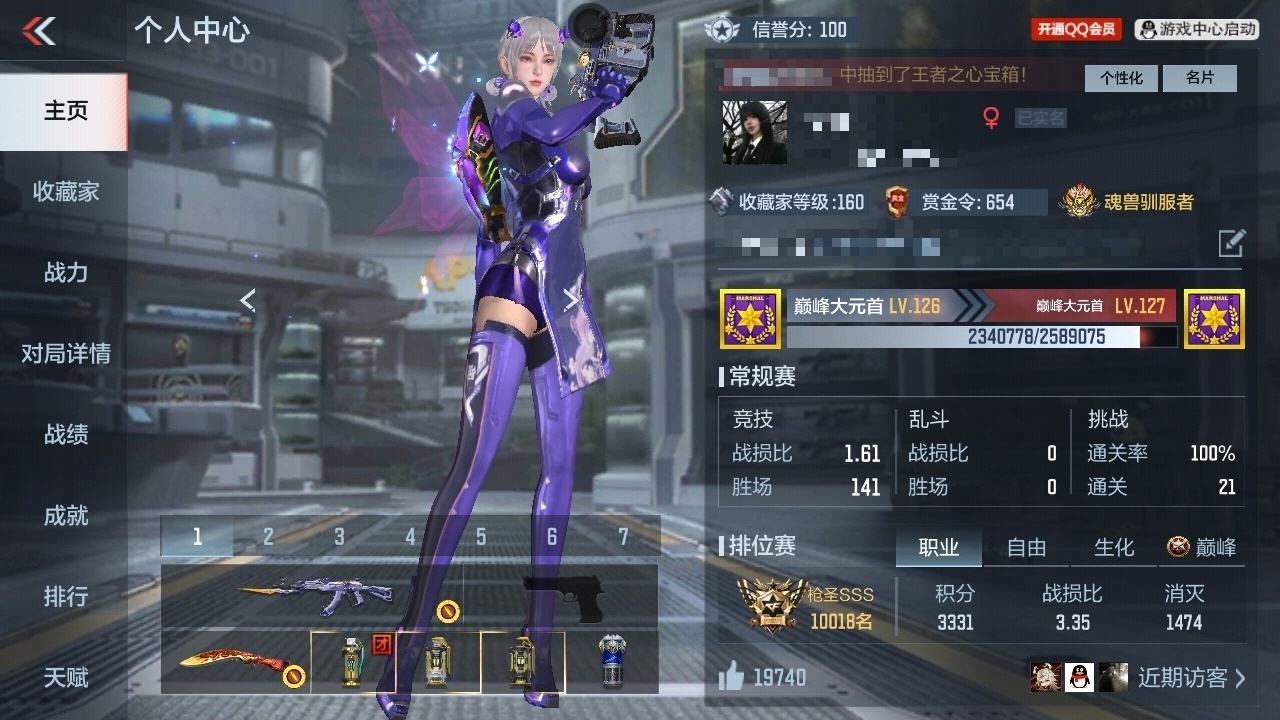Viewport: 1280px width, 720px height.
Task: Go back using the top-left arrow
Action: click(40, 30)
